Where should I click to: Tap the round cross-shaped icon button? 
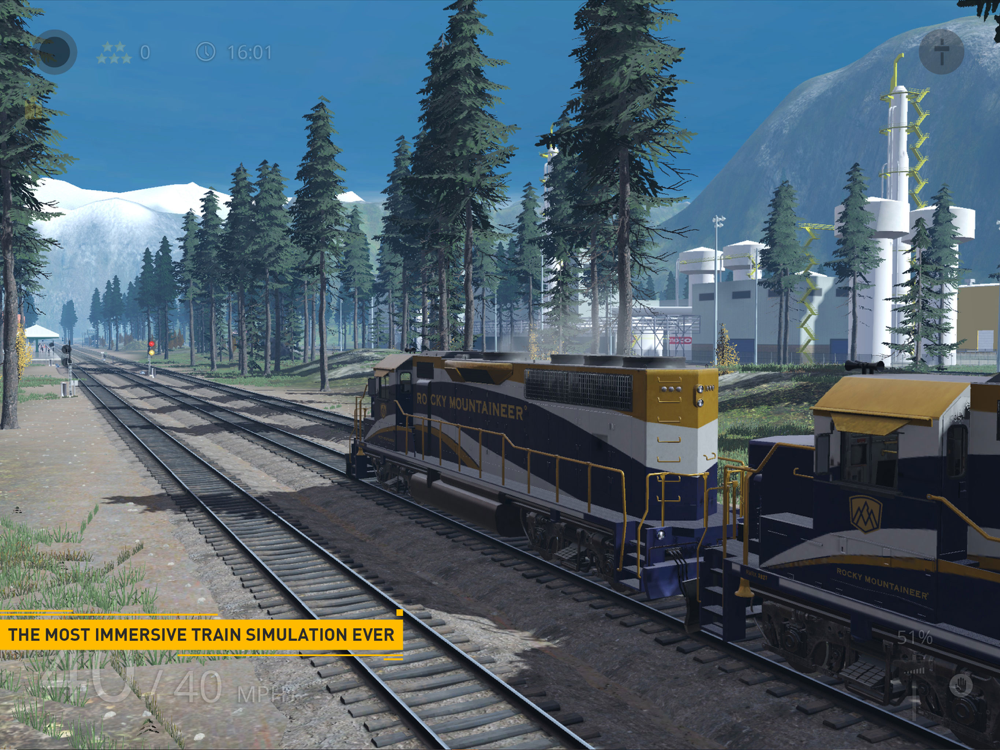tap(941, 51)
